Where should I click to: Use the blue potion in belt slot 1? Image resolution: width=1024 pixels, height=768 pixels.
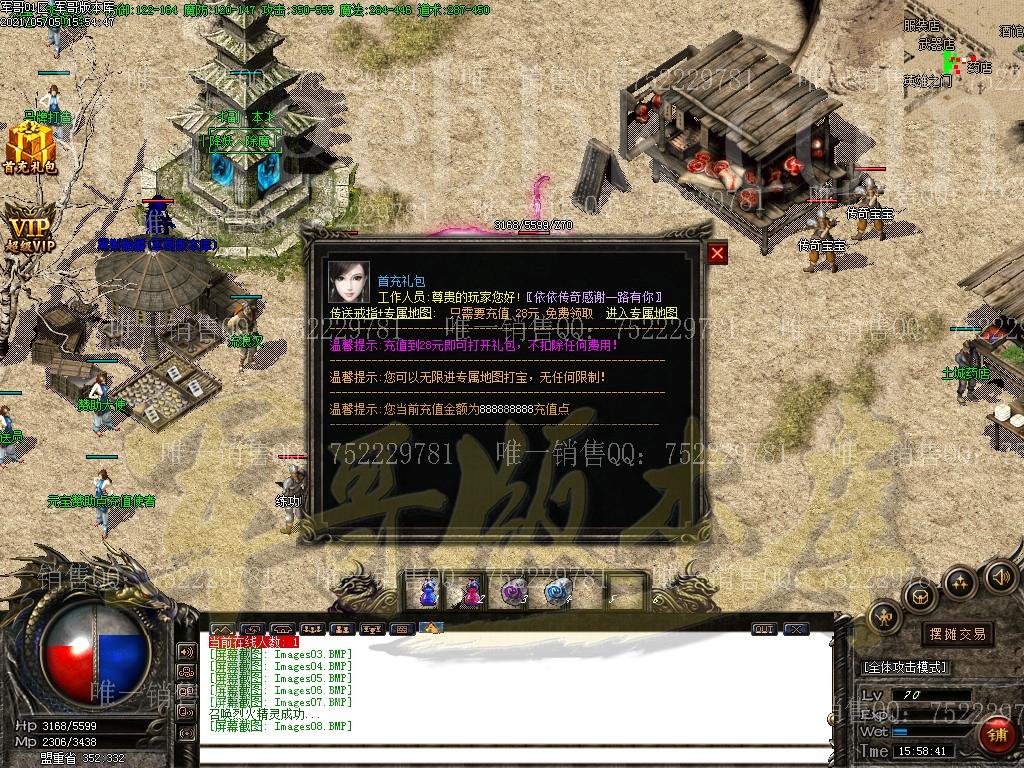pyautogui.click(x=428, y=593)
